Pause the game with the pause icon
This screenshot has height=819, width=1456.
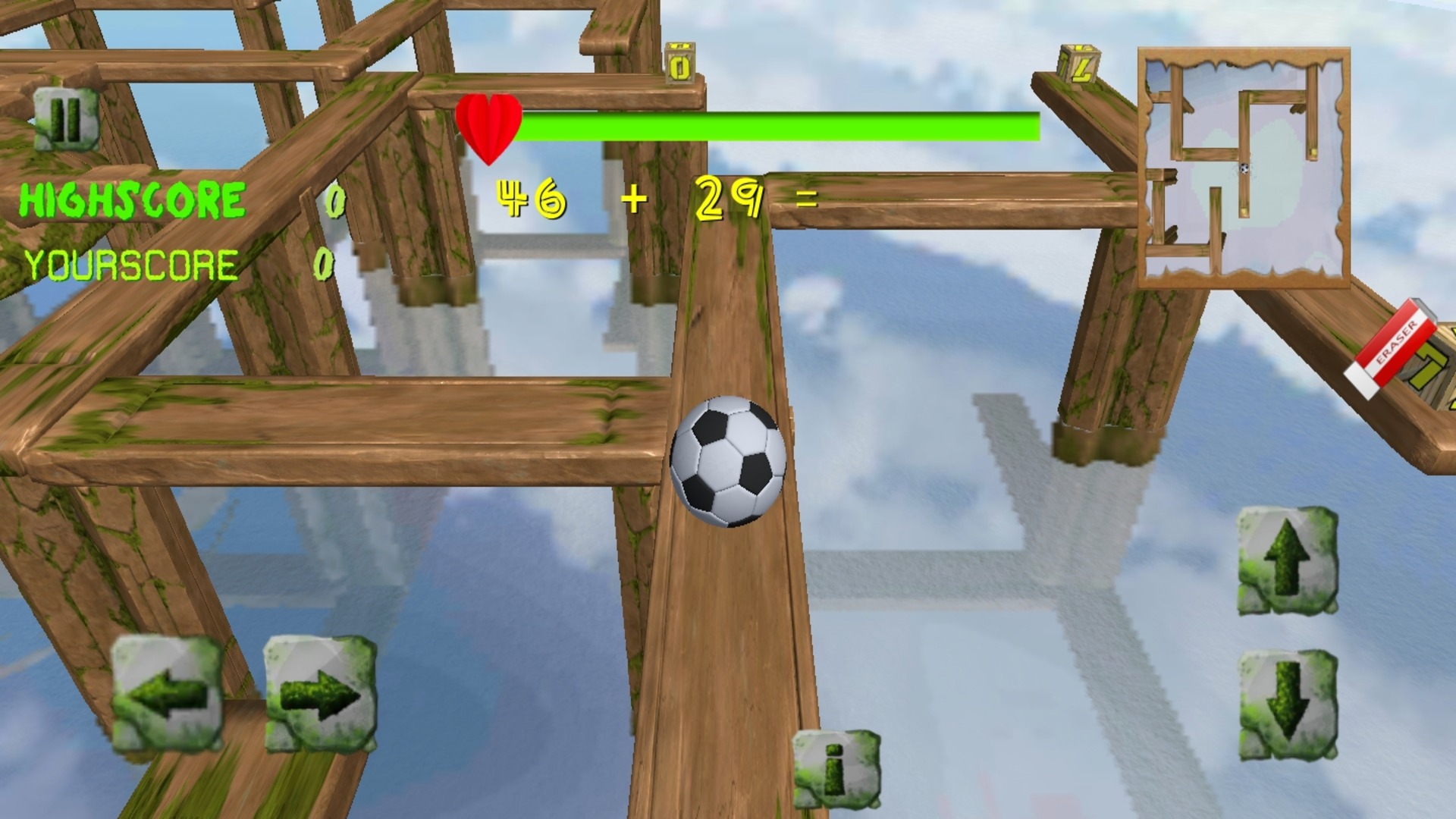point(67,119)
